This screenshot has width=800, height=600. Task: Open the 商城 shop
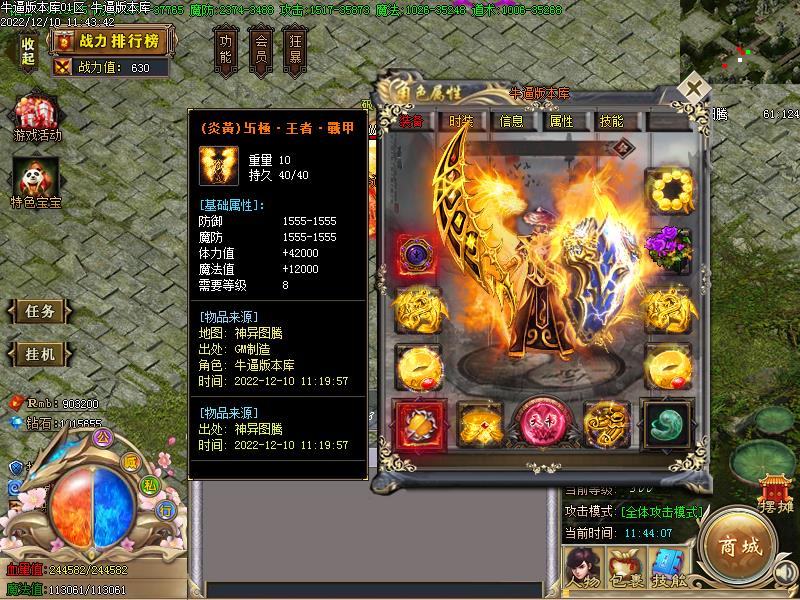tap(738, 547)
